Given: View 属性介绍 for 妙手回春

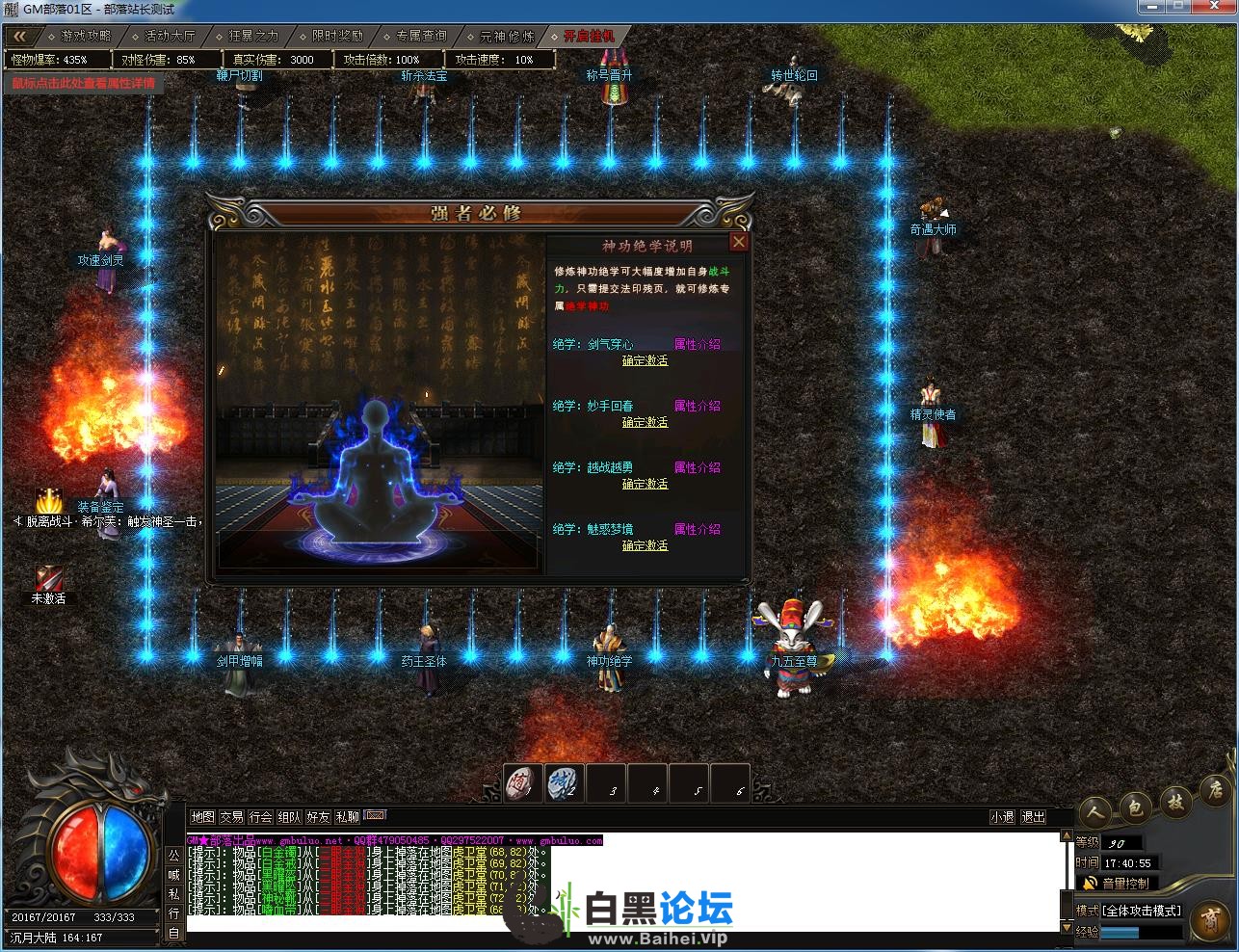Looking at the screenshot, I should click(697, 406).
